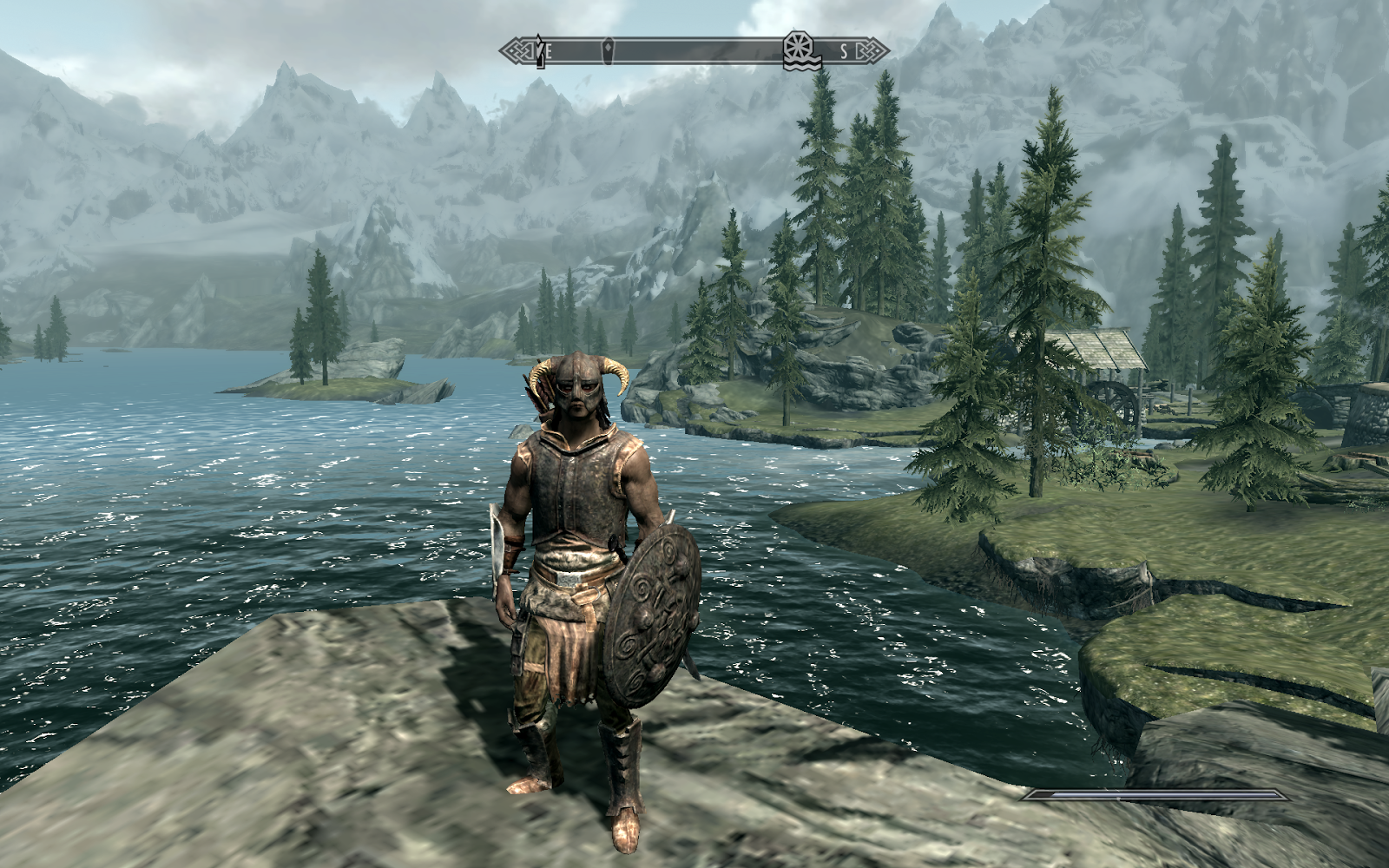Click the depleted left edge of the stamina bar

tap(1037, 795)
